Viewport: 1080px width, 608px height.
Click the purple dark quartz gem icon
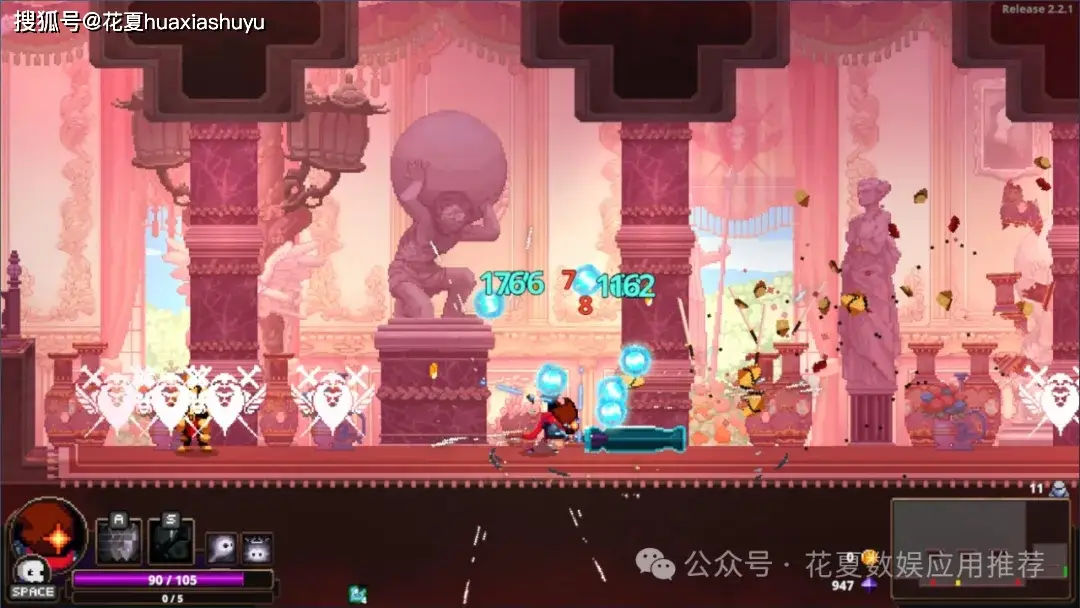coord(869,585)
